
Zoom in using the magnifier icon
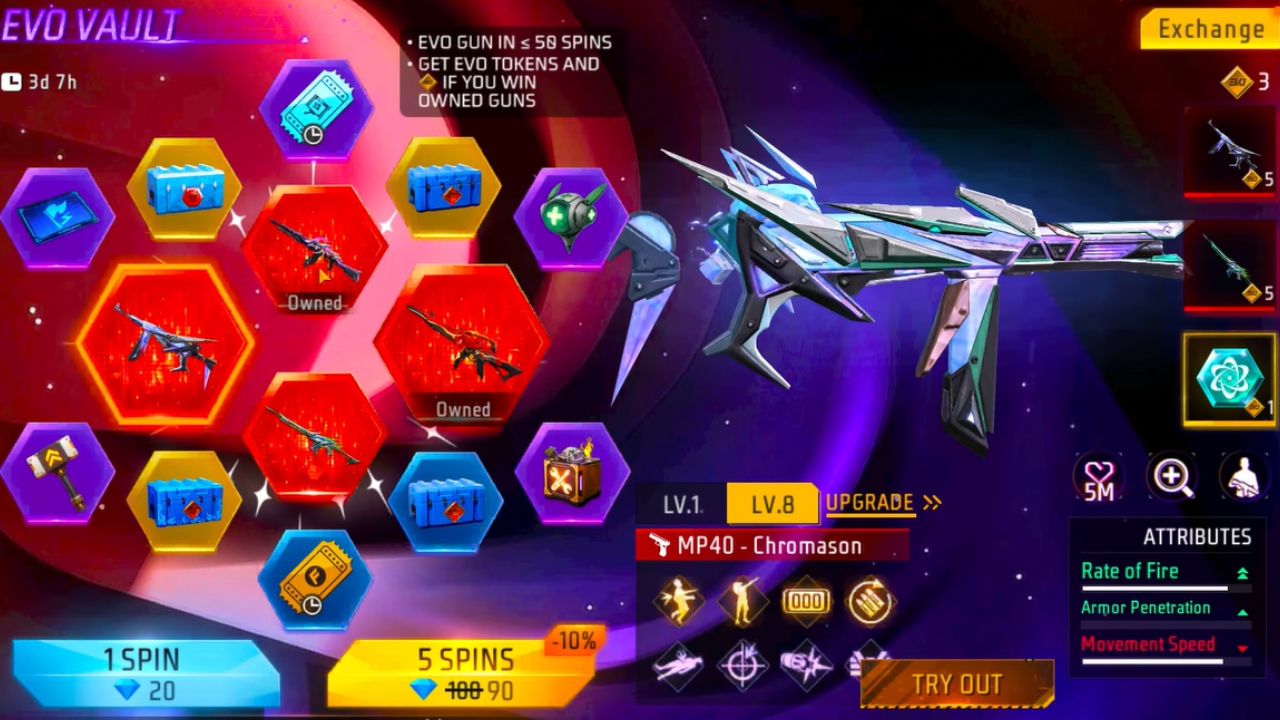pos(1172,476)
